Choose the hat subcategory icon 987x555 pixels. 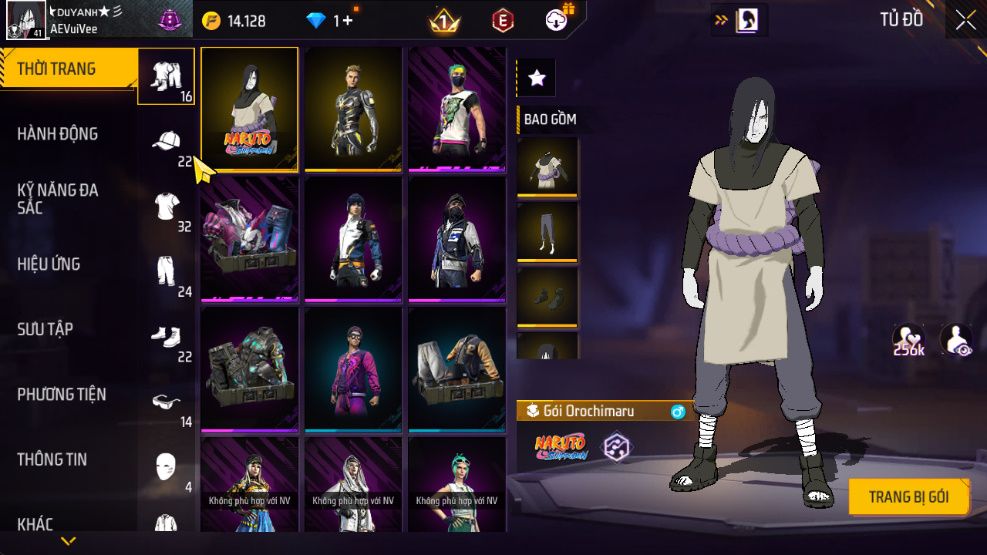click(166, 142)
